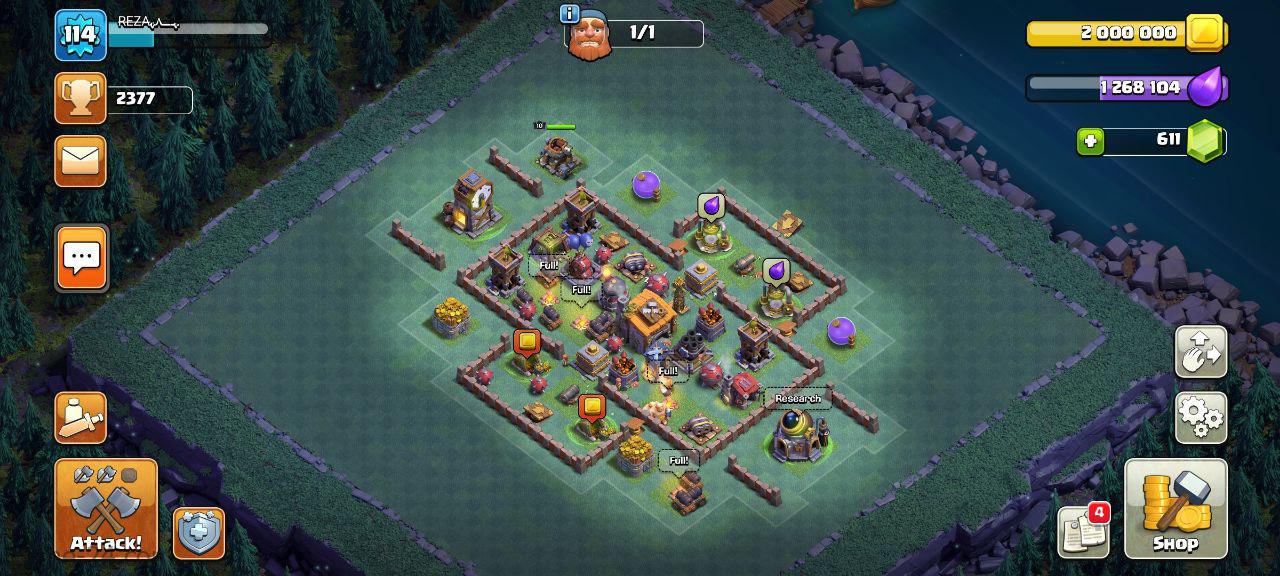The width and height of the screenshot is (1280, 576).
Task: Tap the purple elixir drop storage icon
Action: coord(1208,87)
